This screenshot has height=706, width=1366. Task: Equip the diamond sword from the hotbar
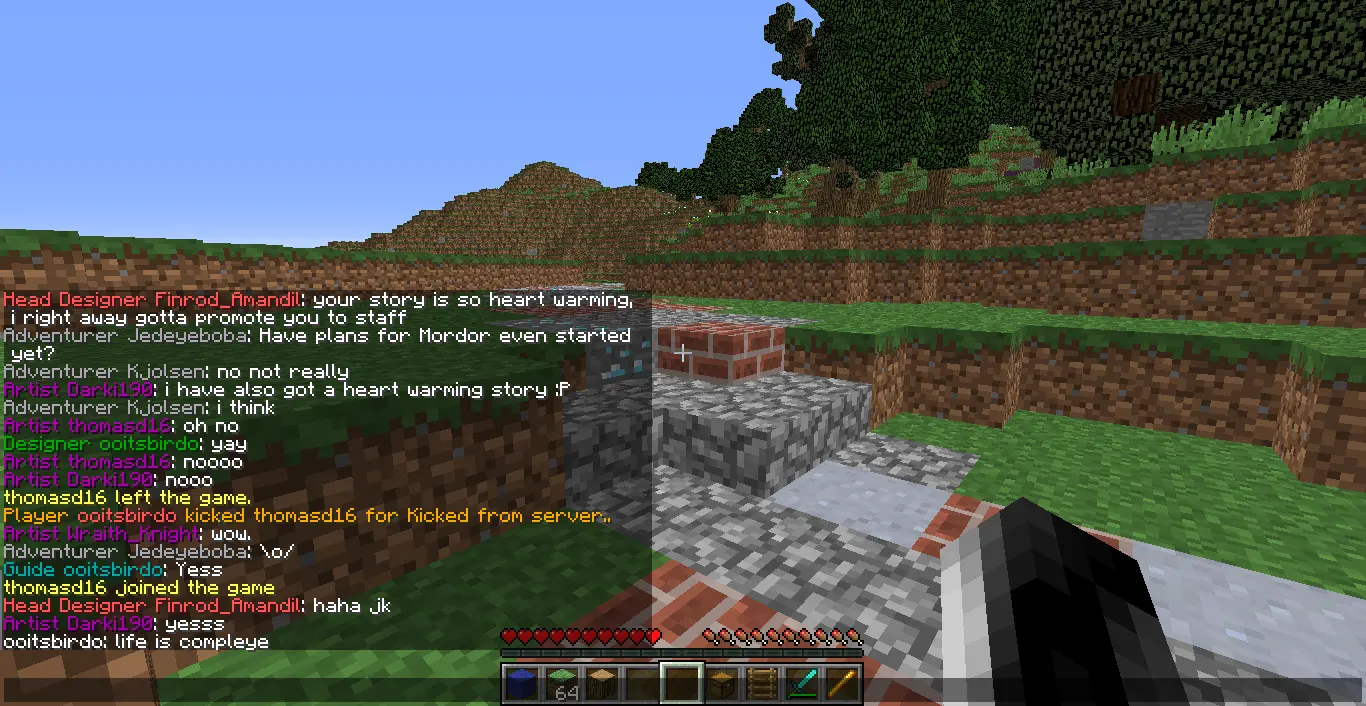(802, 683)
